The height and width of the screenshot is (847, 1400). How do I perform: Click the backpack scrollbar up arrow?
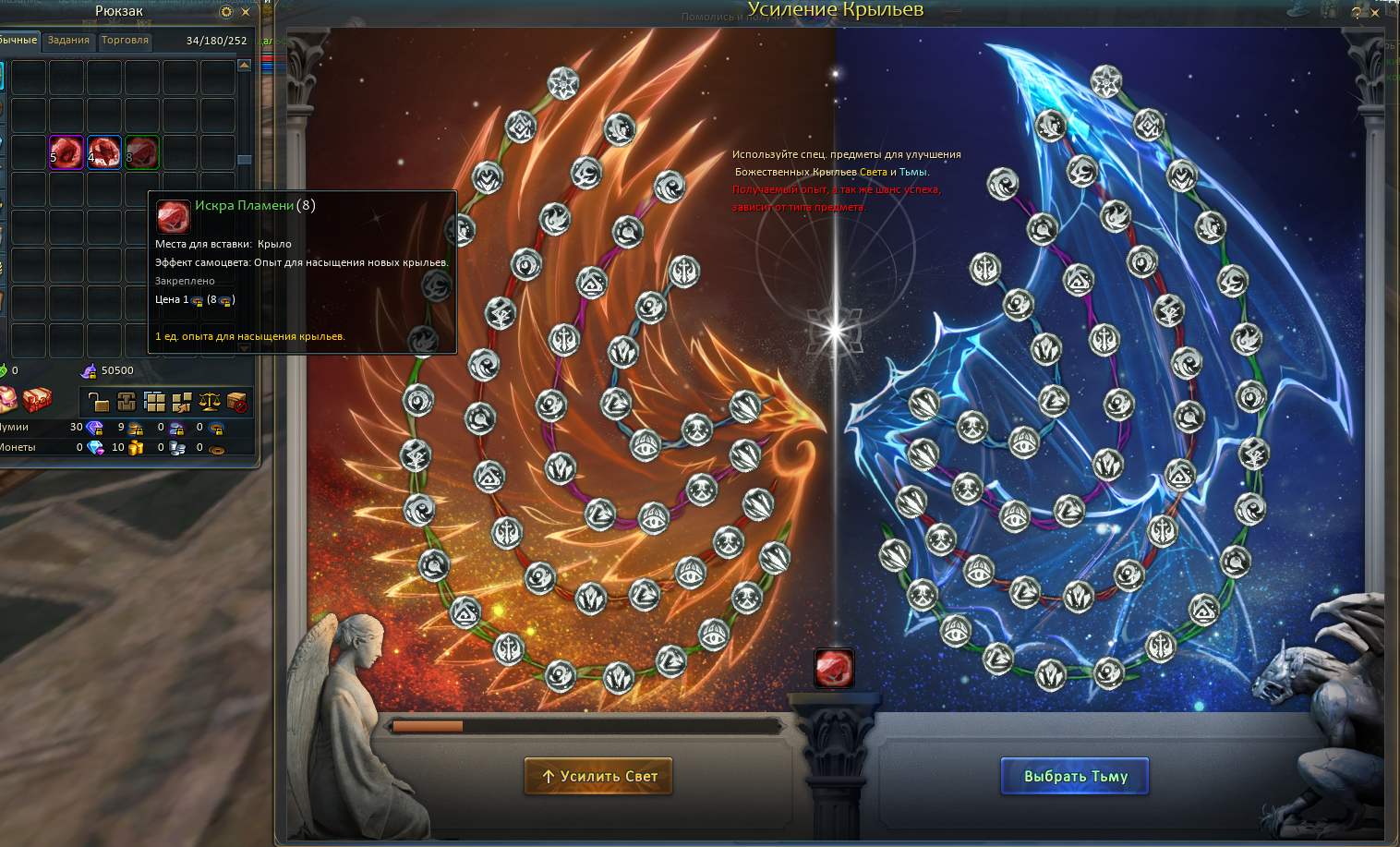245,66
